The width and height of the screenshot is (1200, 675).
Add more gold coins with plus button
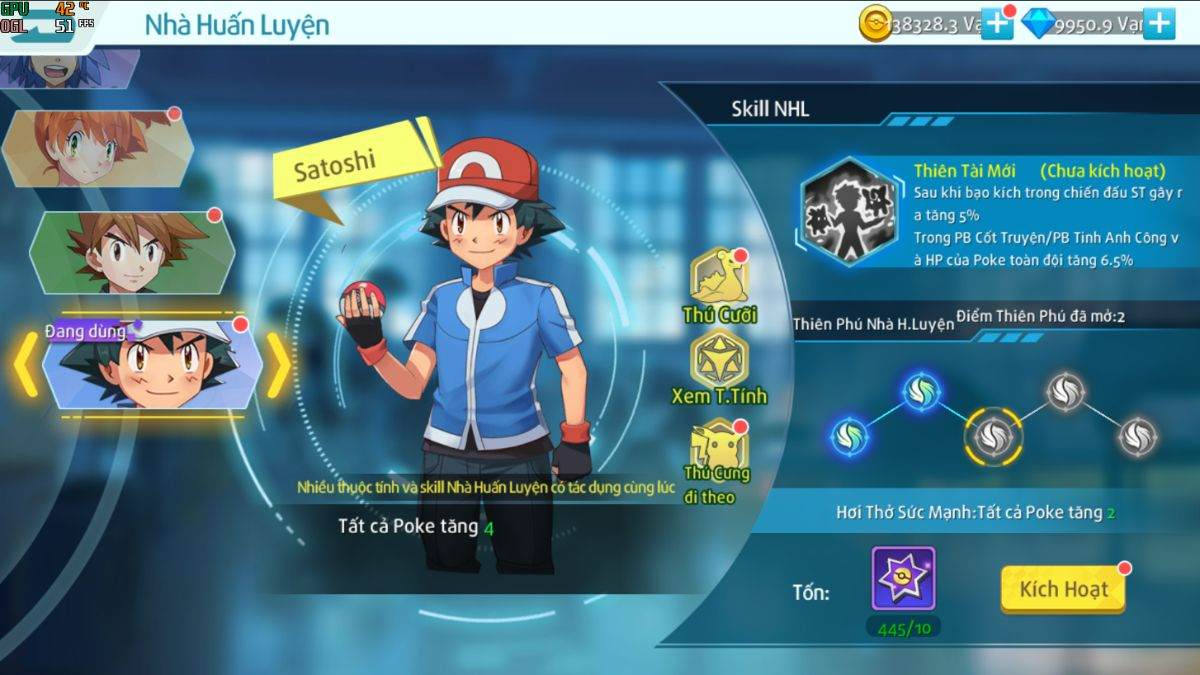[997, 24]
